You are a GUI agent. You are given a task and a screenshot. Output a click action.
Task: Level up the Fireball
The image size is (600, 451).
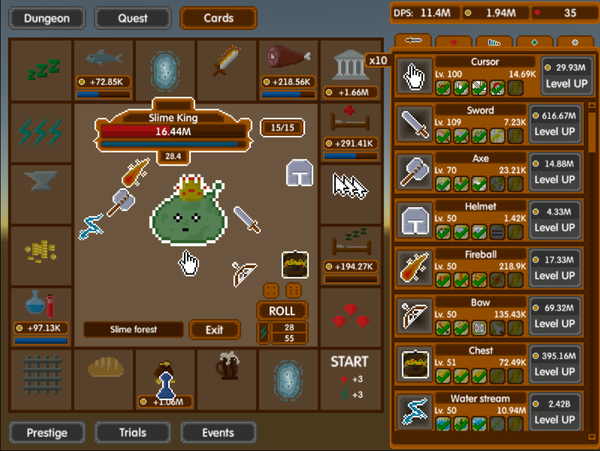point(563,275)
